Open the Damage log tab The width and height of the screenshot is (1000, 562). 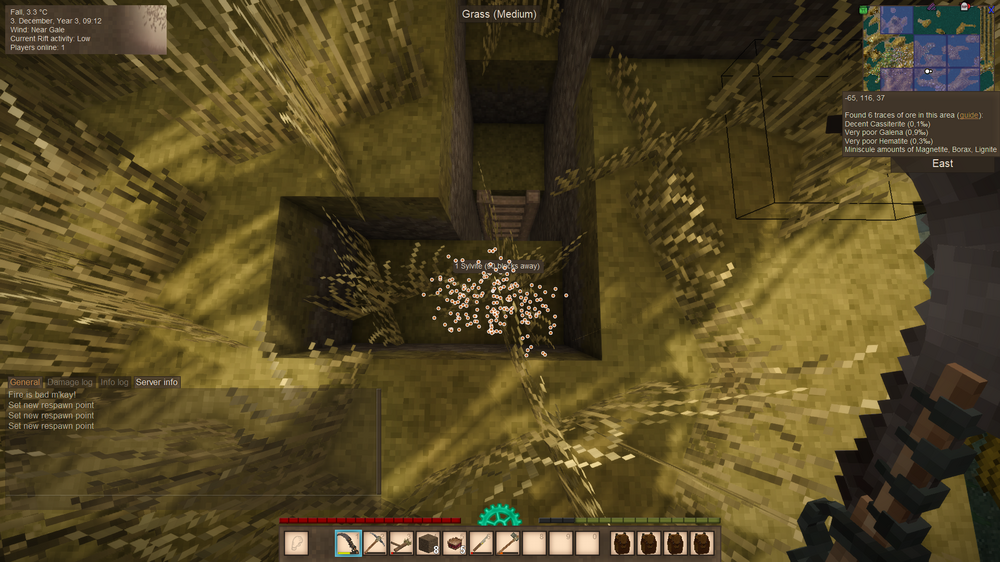[x=70, y=382]
